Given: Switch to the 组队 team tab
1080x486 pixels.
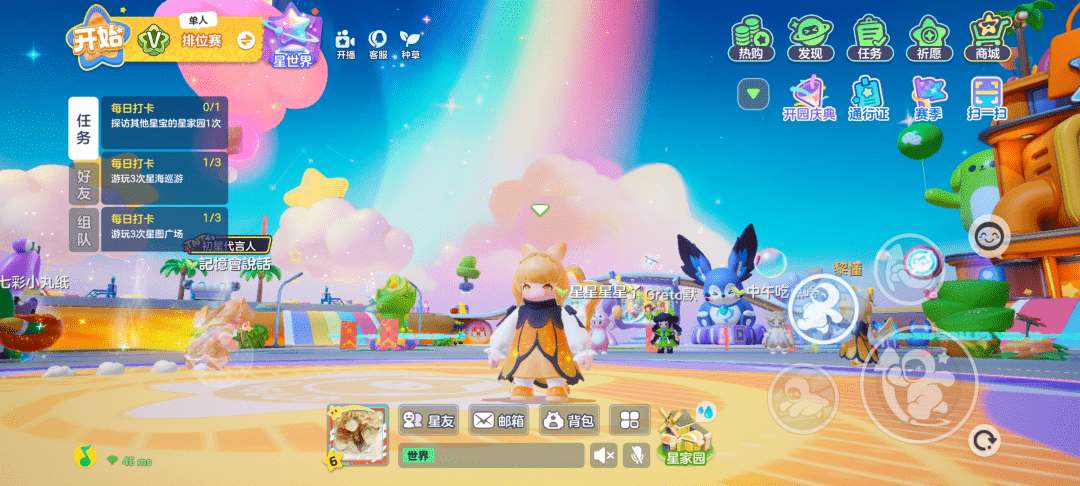Looking at the screenshot, I should click(x=84, y=232).
